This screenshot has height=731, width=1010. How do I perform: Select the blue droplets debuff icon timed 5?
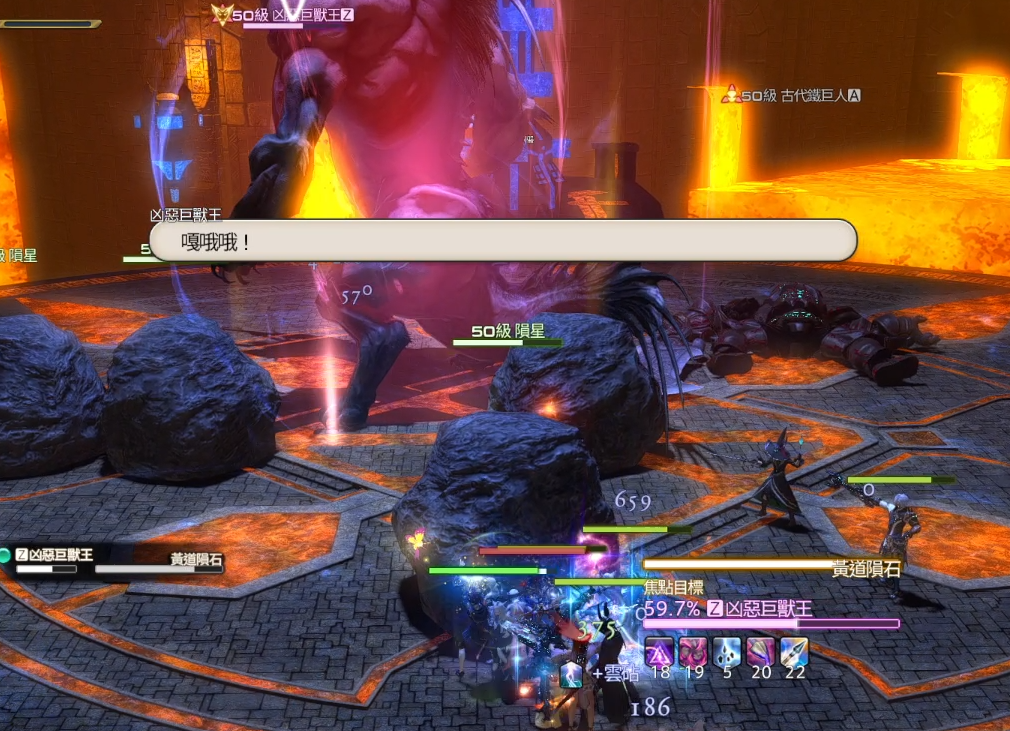[x=727, y=652]
